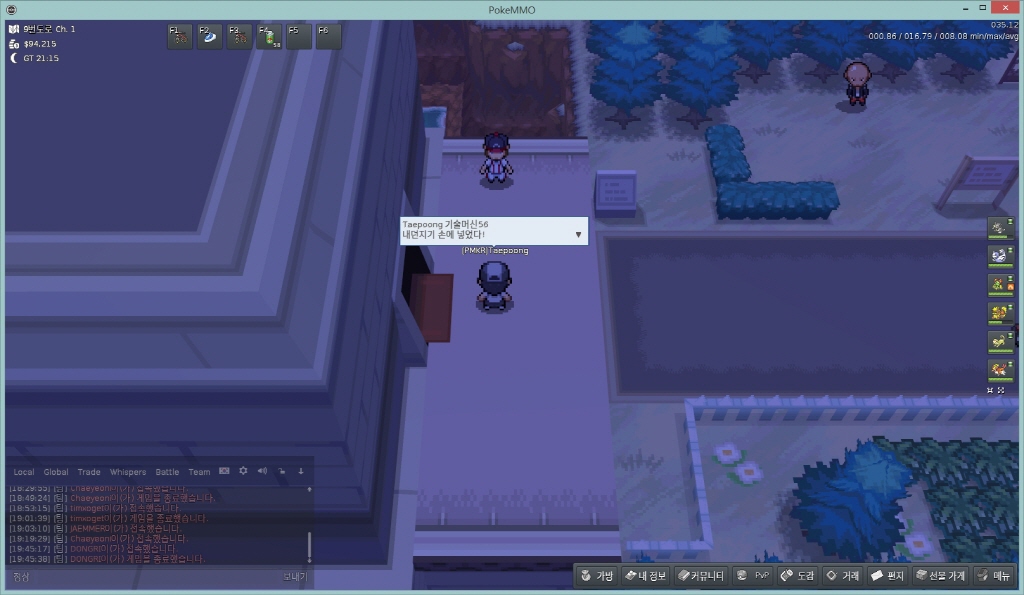Switch to the Global chat tab
Viewport: 1024px width, 595px height.
tap(56, 472)
